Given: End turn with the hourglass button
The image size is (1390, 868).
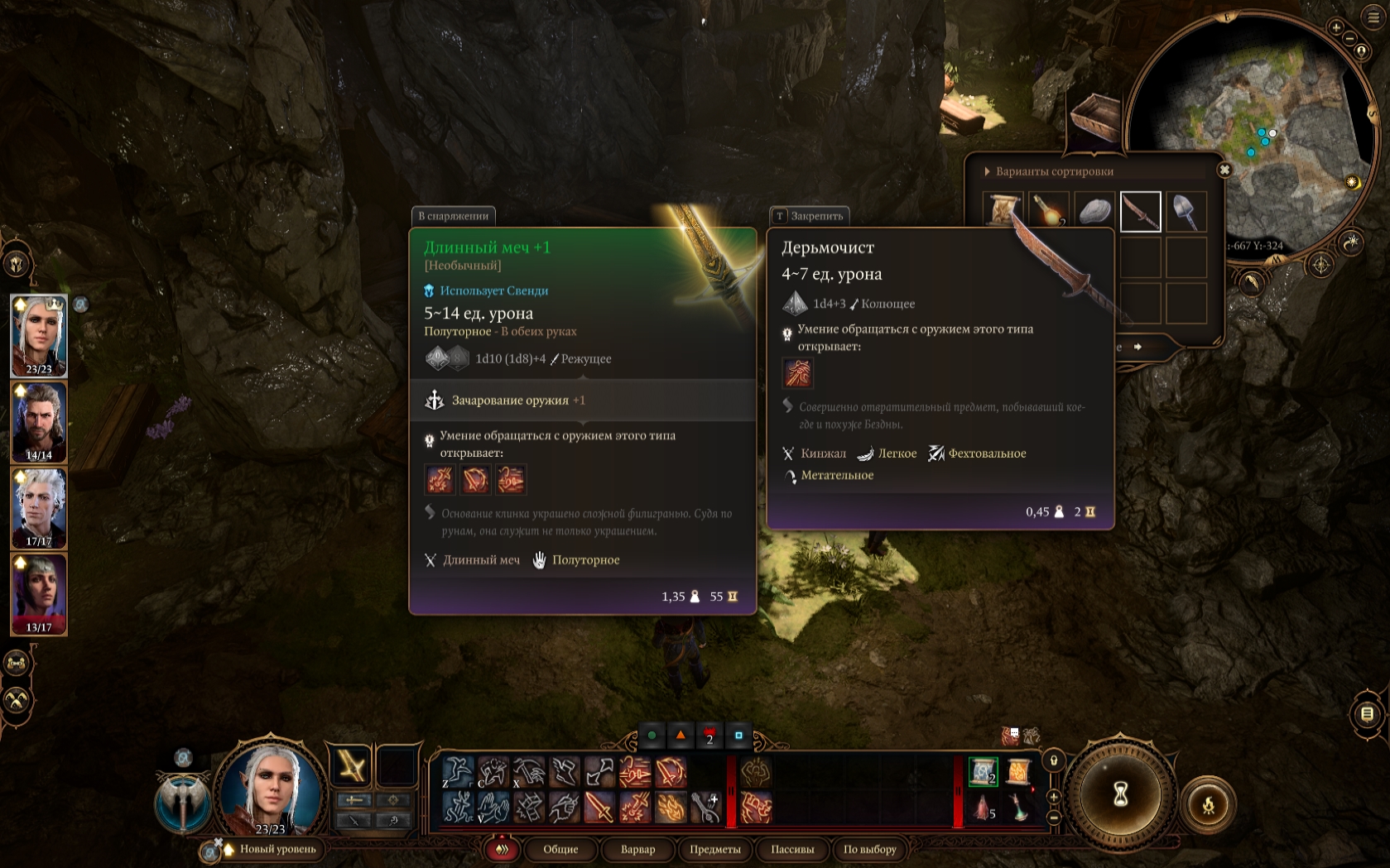Looking at the screenshot, I should 1120,794.
